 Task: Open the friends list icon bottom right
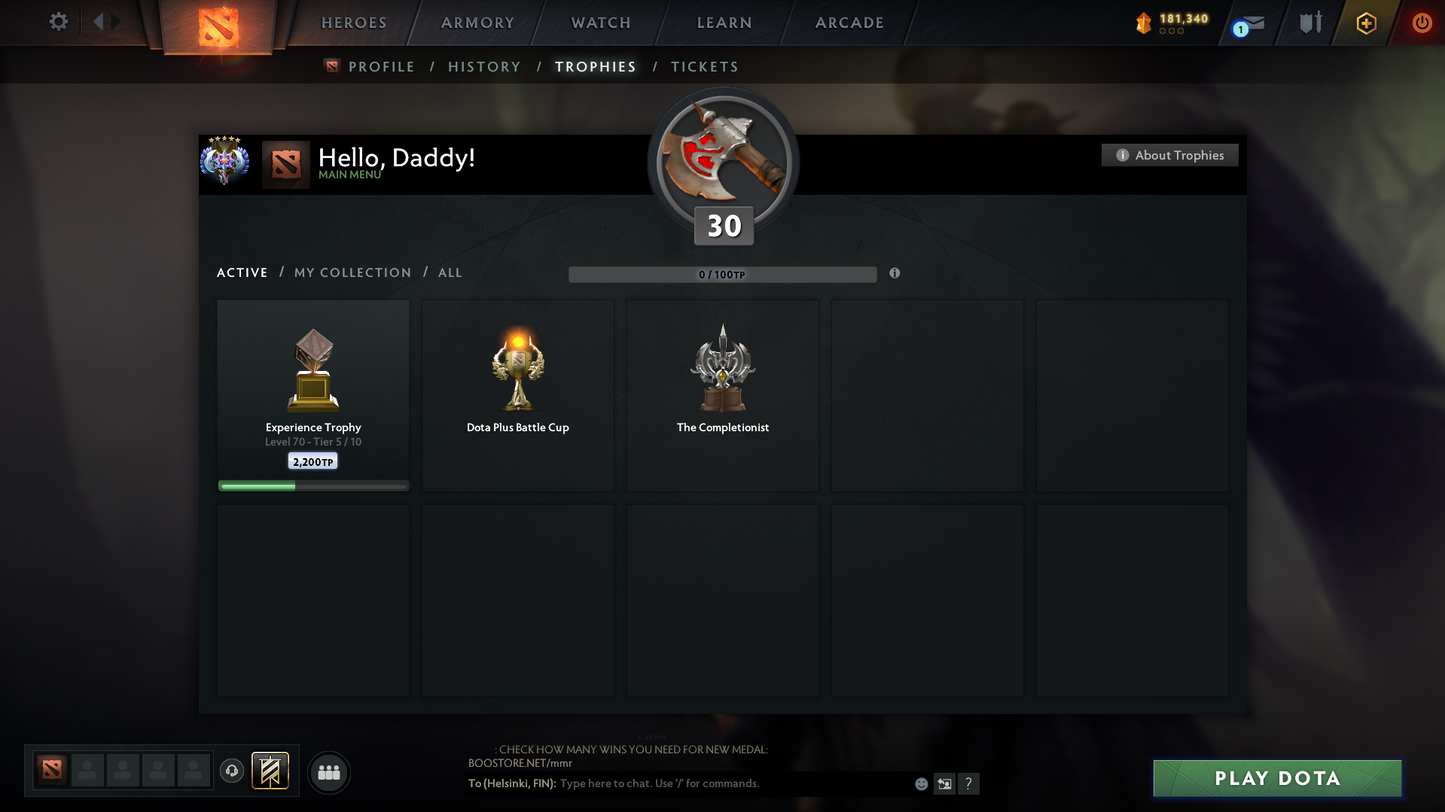coord(329,770)
